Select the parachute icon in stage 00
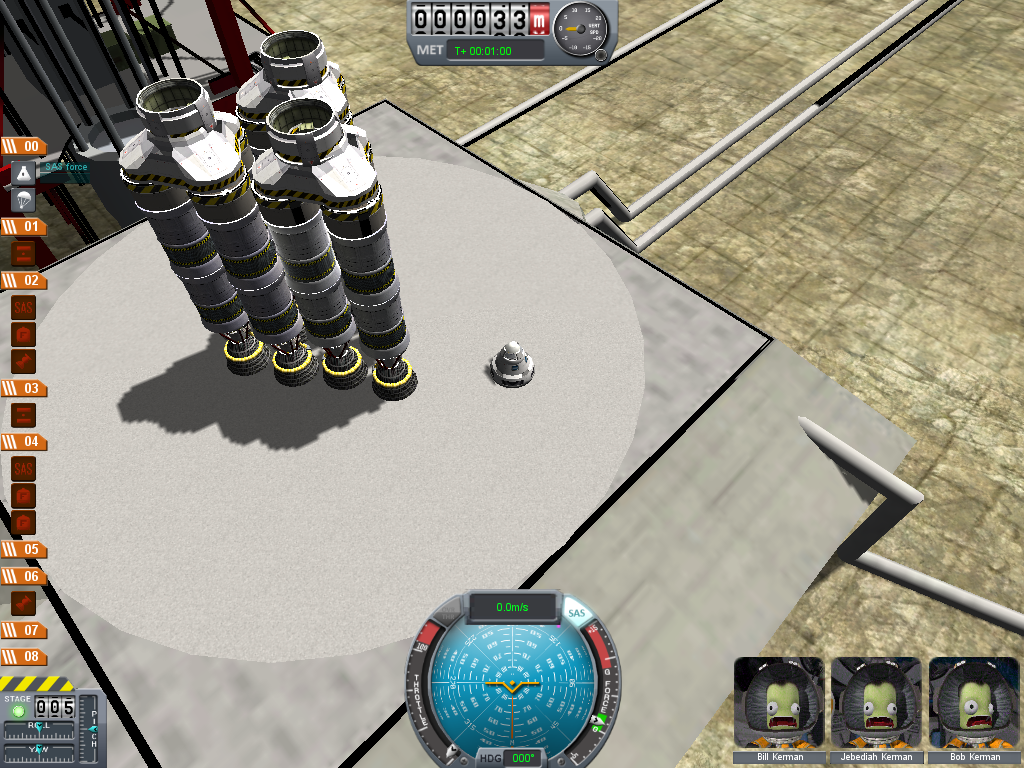This screenshot has height=768, width=1024. coord(24,200)
